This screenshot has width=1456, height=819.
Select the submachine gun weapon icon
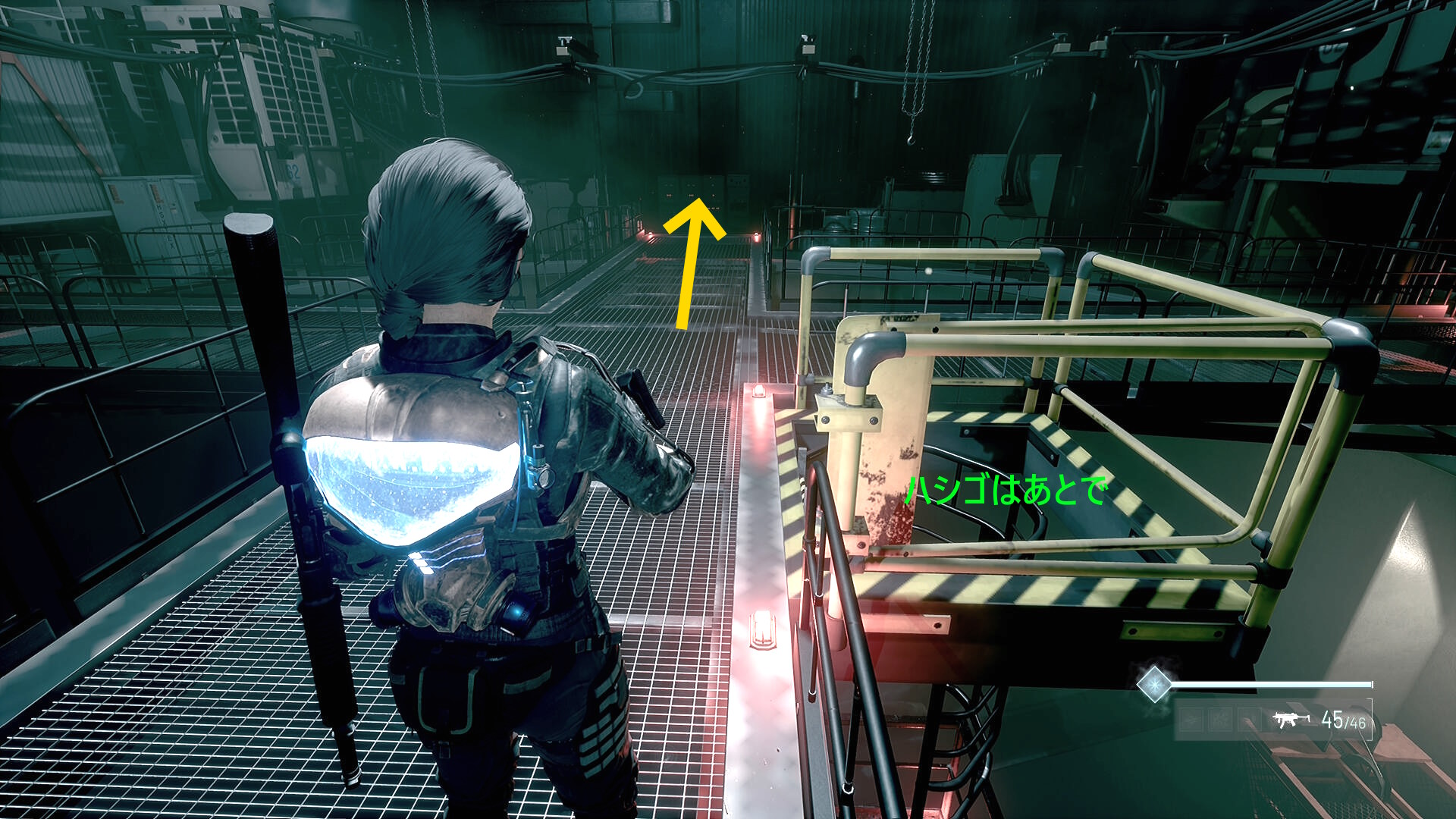pos(1291,719)
